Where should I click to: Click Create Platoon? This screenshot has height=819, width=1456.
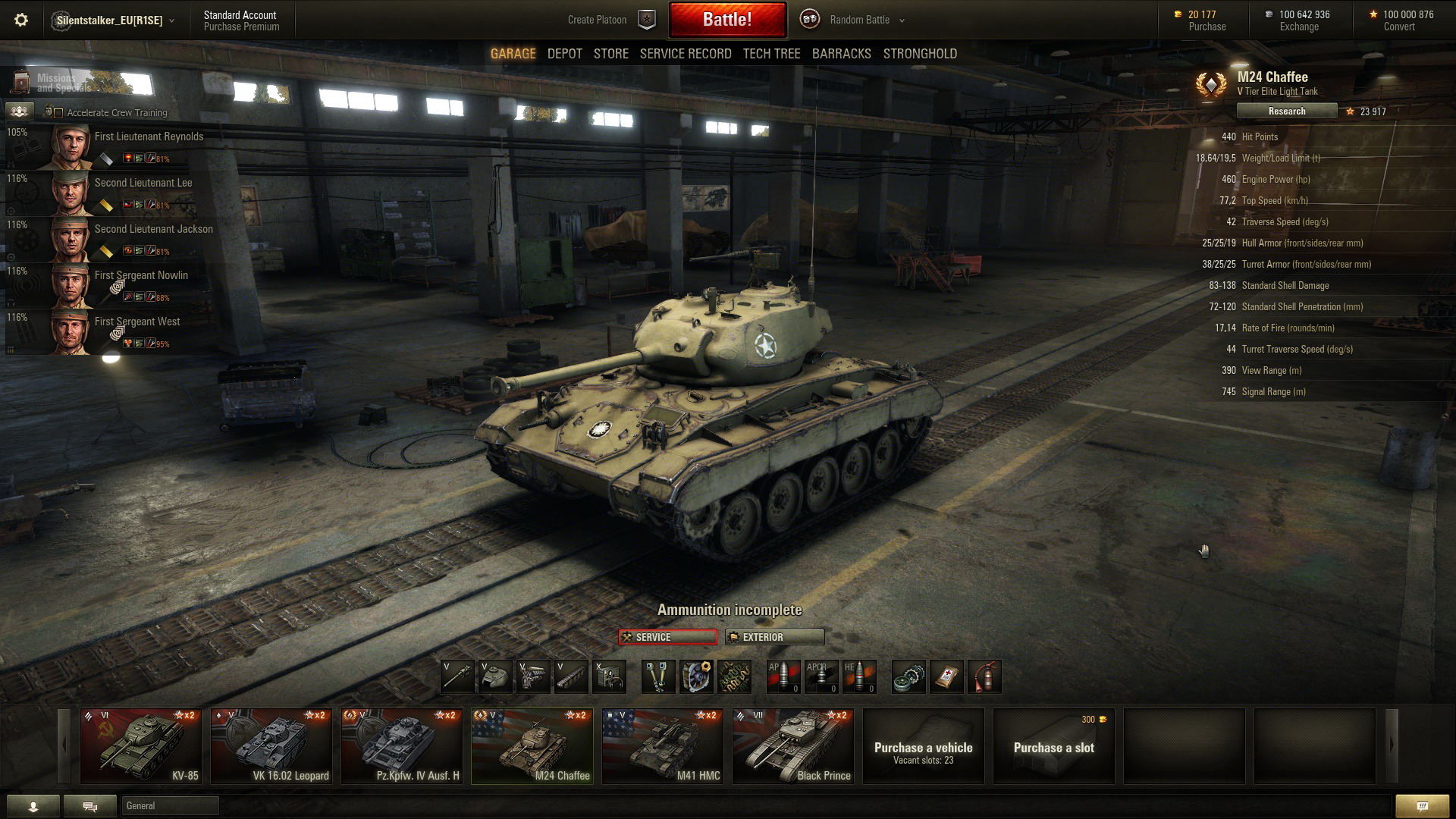(597, 20)
